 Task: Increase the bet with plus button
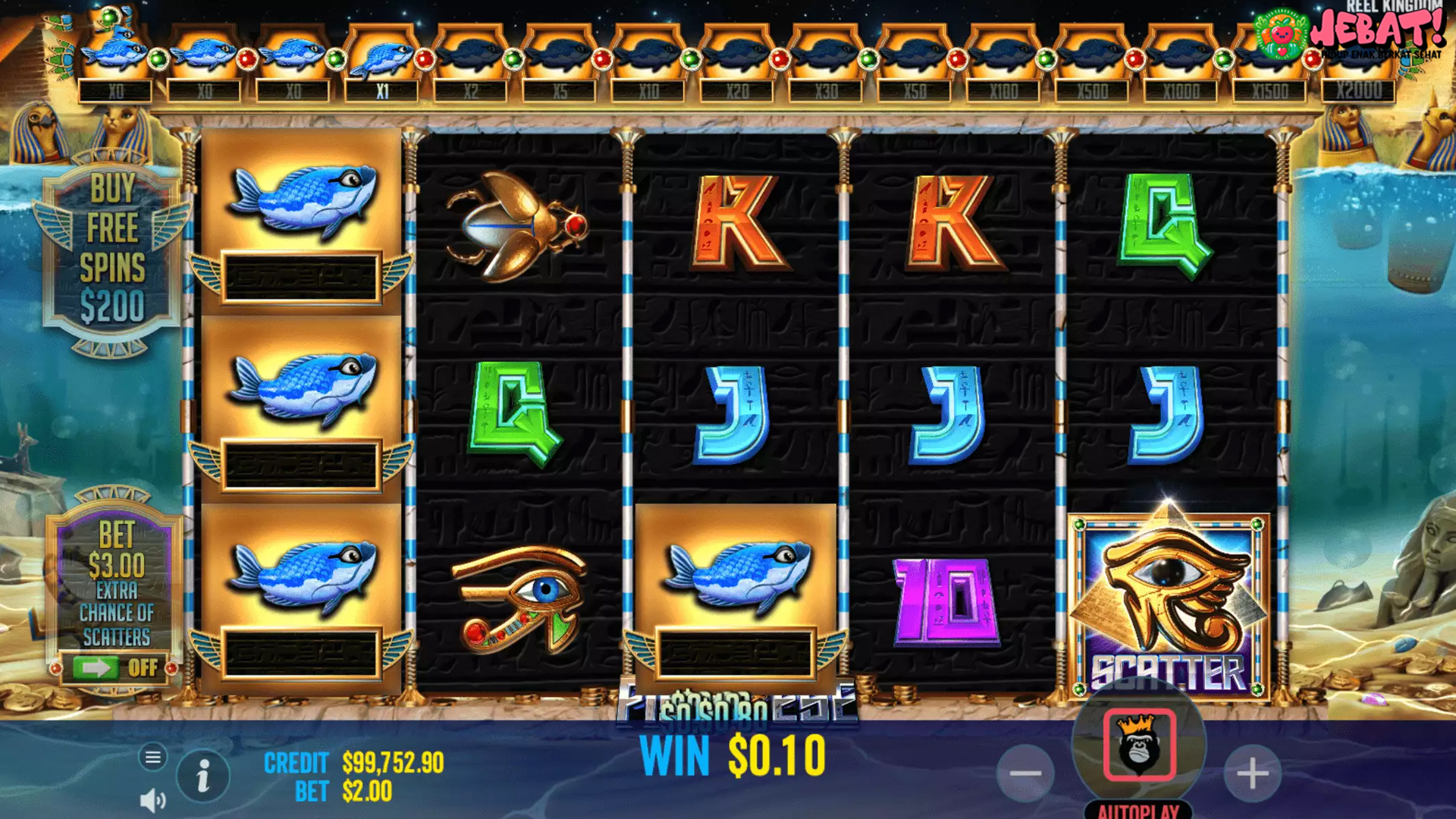click(x=1252, y=773)
